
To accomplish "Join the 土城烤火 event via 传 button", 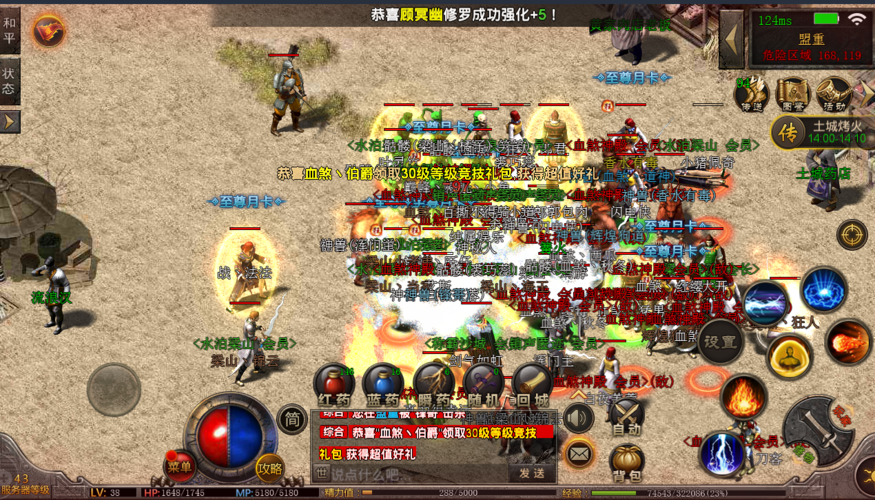I will (789, 132).
